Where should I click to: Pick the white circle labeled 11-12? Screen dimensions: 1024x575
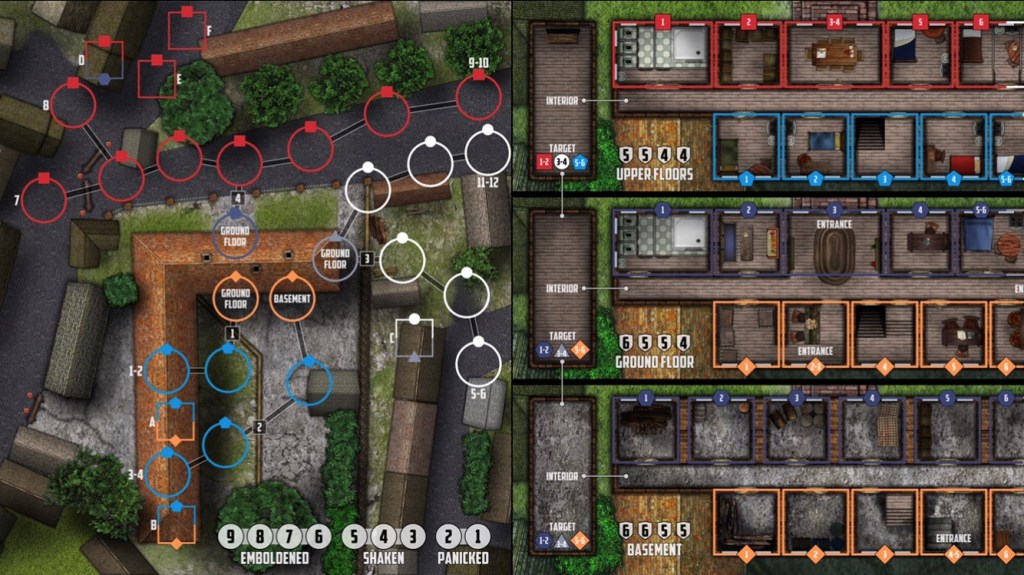click(488, 153)
